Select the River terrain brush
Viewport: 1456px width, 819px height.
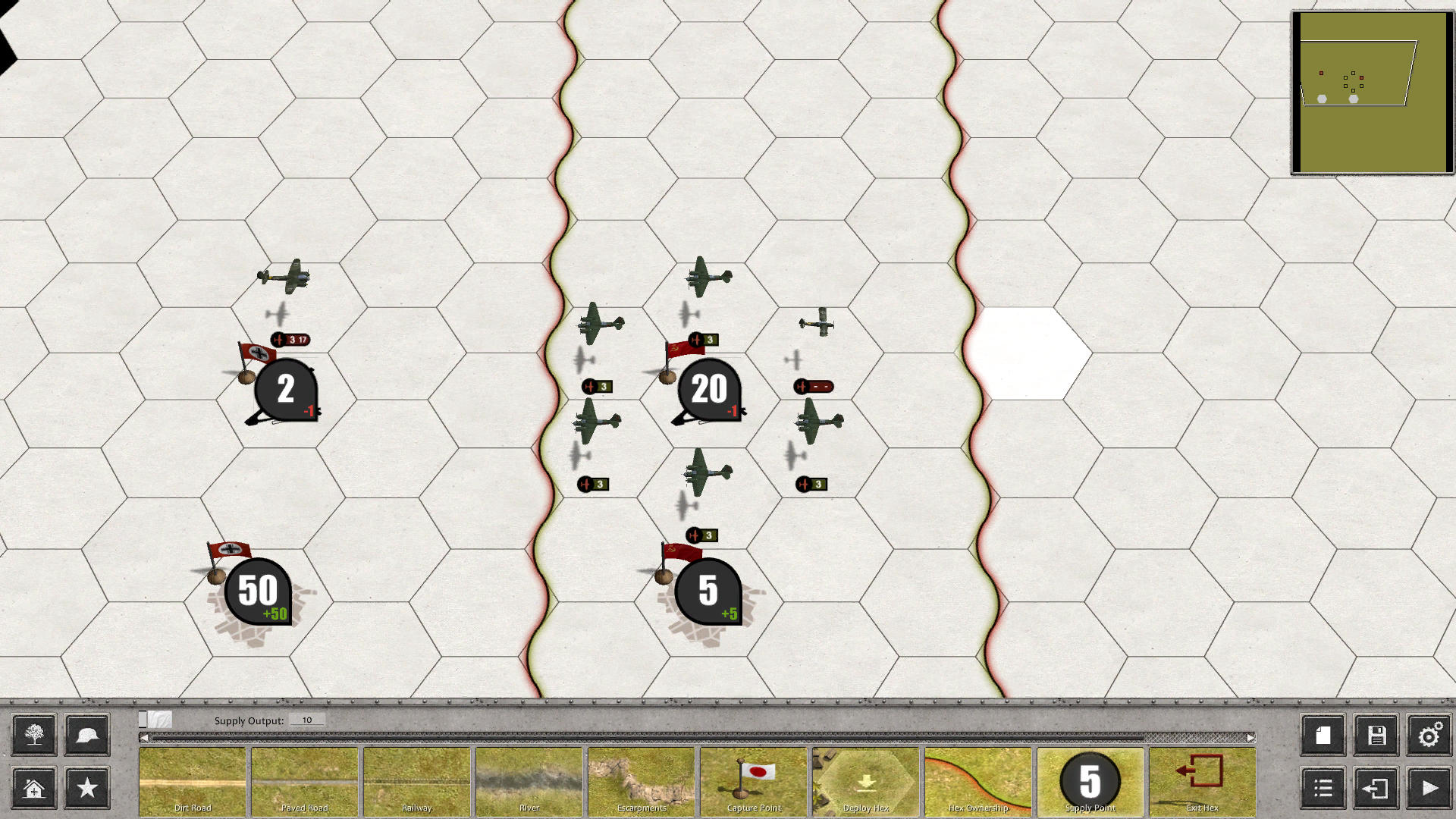[x=529, y=781]
